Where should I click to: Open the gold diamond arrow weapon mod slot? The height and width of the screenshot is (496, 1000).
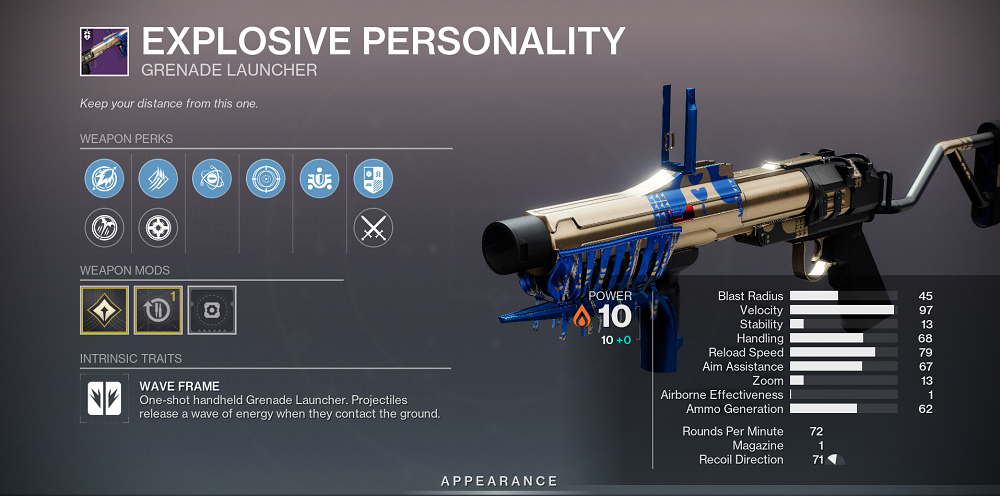(x=104, y=309)
